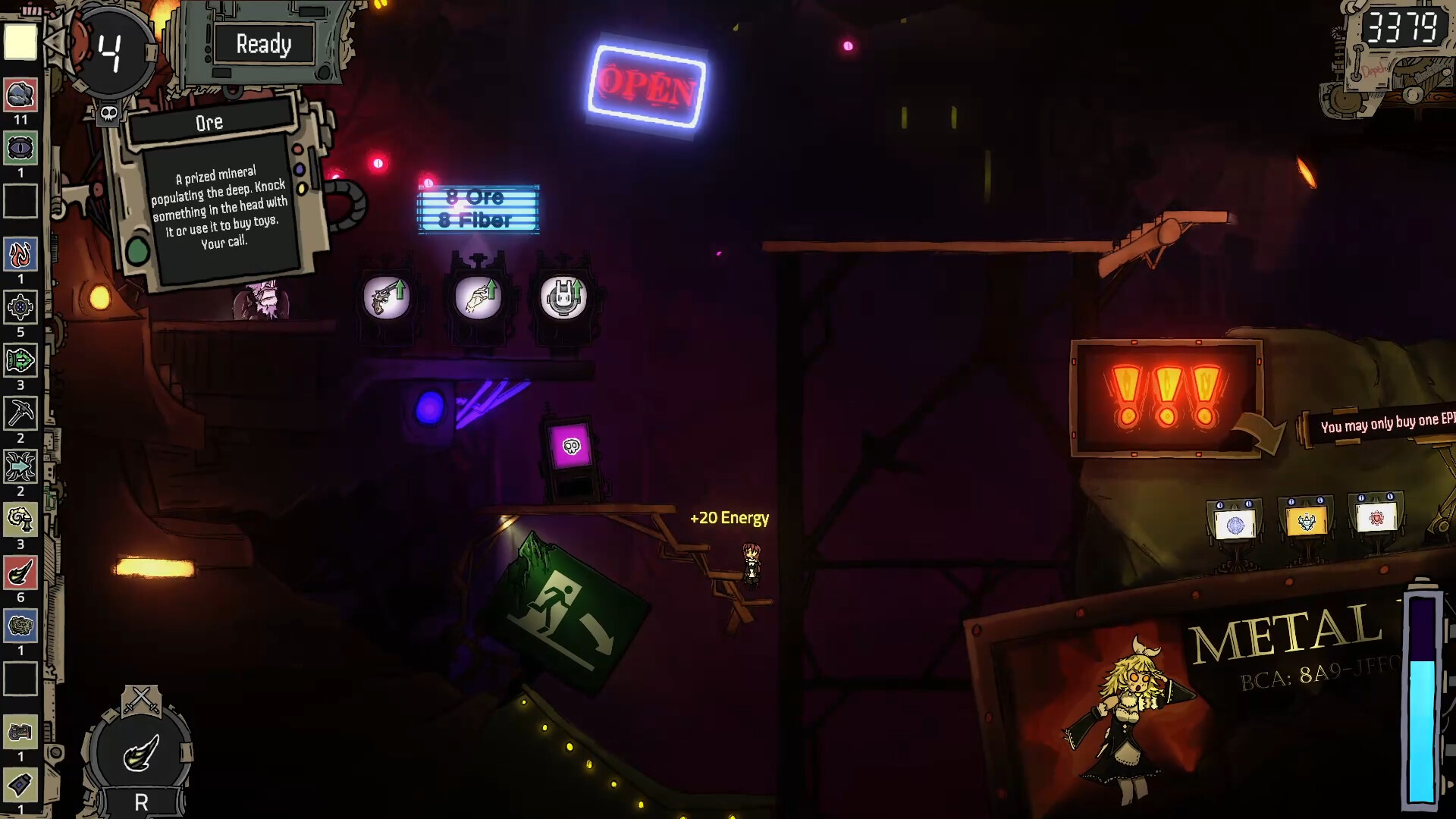Click the 8 Ore 8 Fiber price sign

click(x=478, y=210)
